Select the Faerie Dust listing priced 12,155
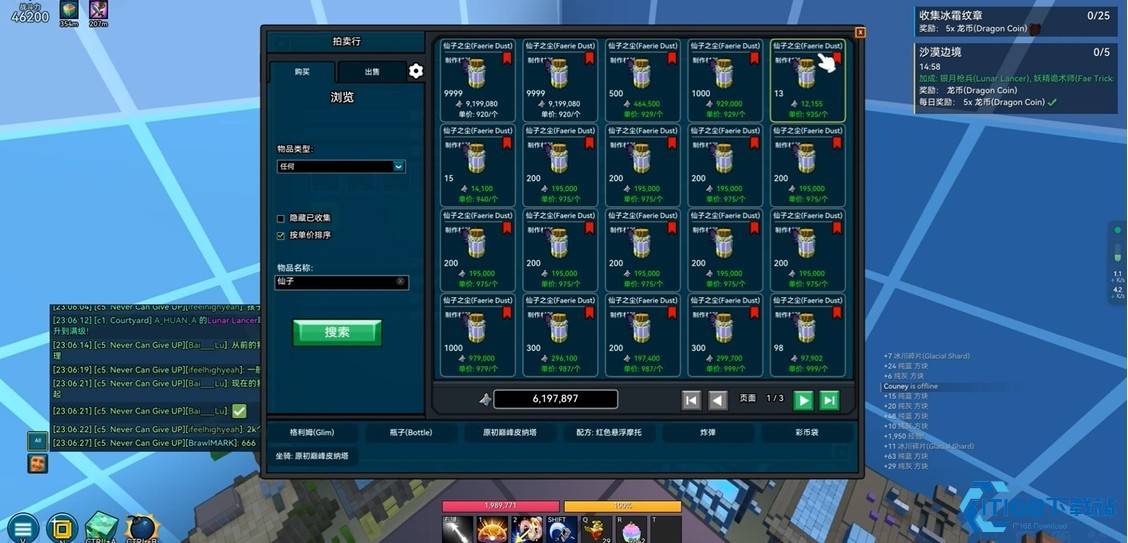The image size is (1128, 543). [x=807, y=80]
